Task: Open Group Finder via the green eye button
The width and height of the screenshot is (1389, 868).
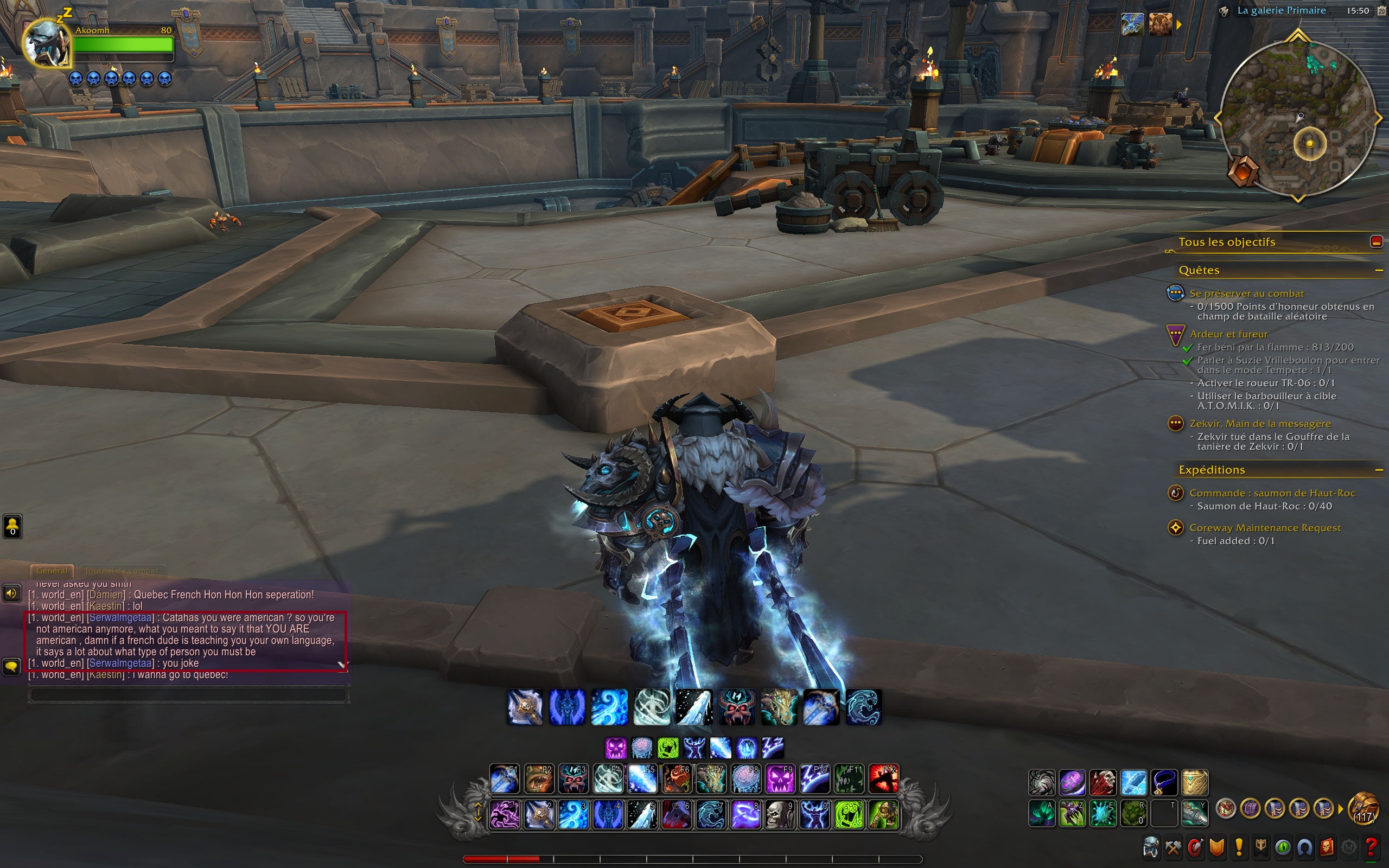Action: (x=1283, y=847)
